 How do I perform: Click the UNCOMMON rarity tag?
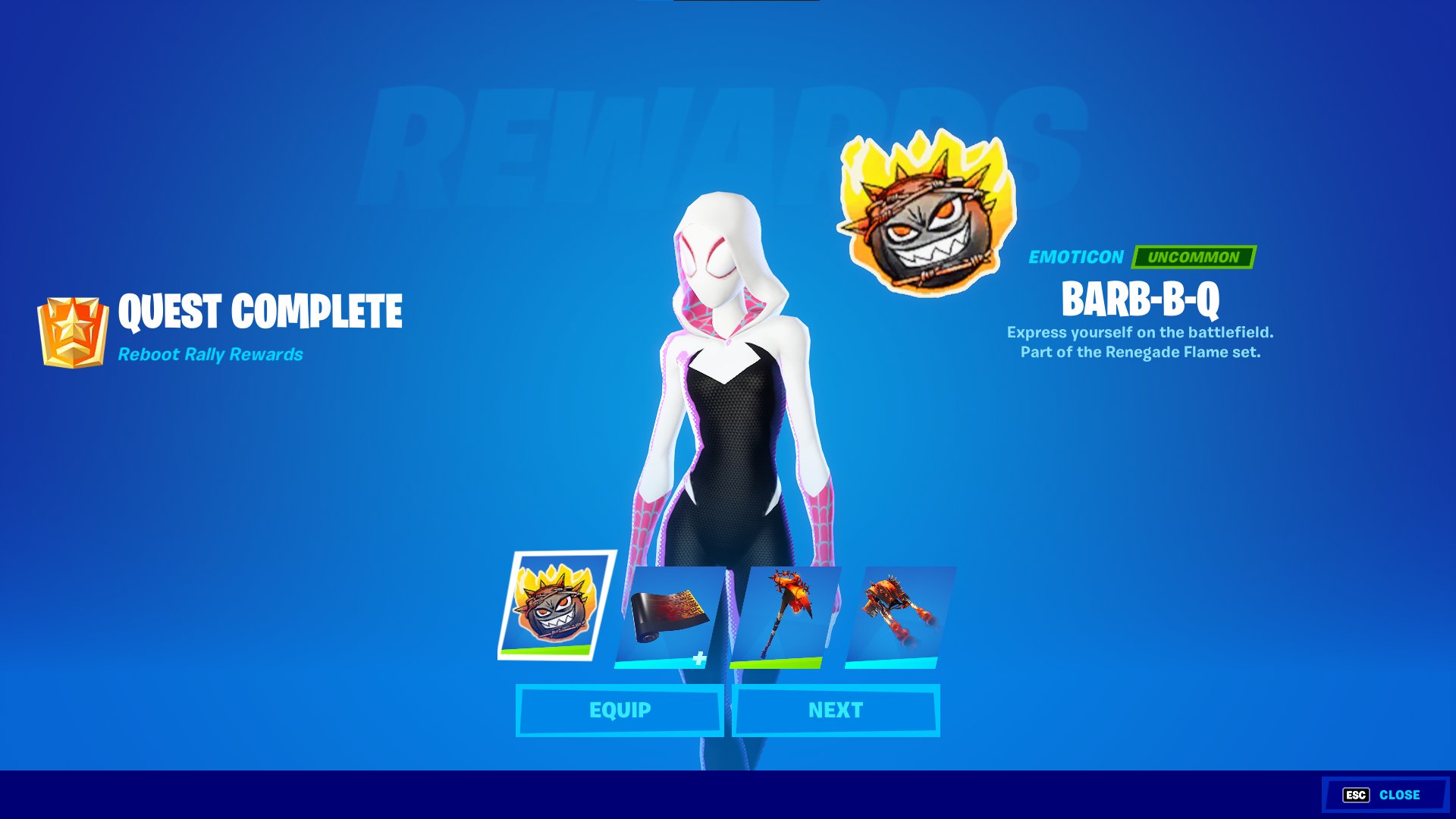(x=1196, y=258)
